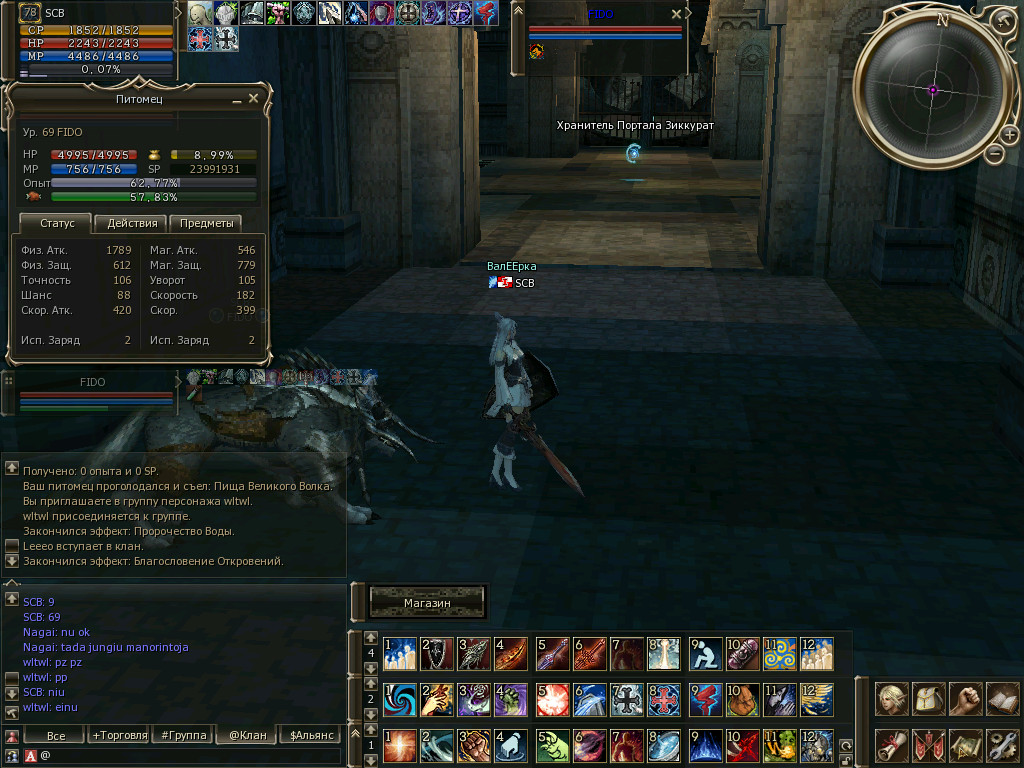Open the Магазин shop button

coord(428,603)
